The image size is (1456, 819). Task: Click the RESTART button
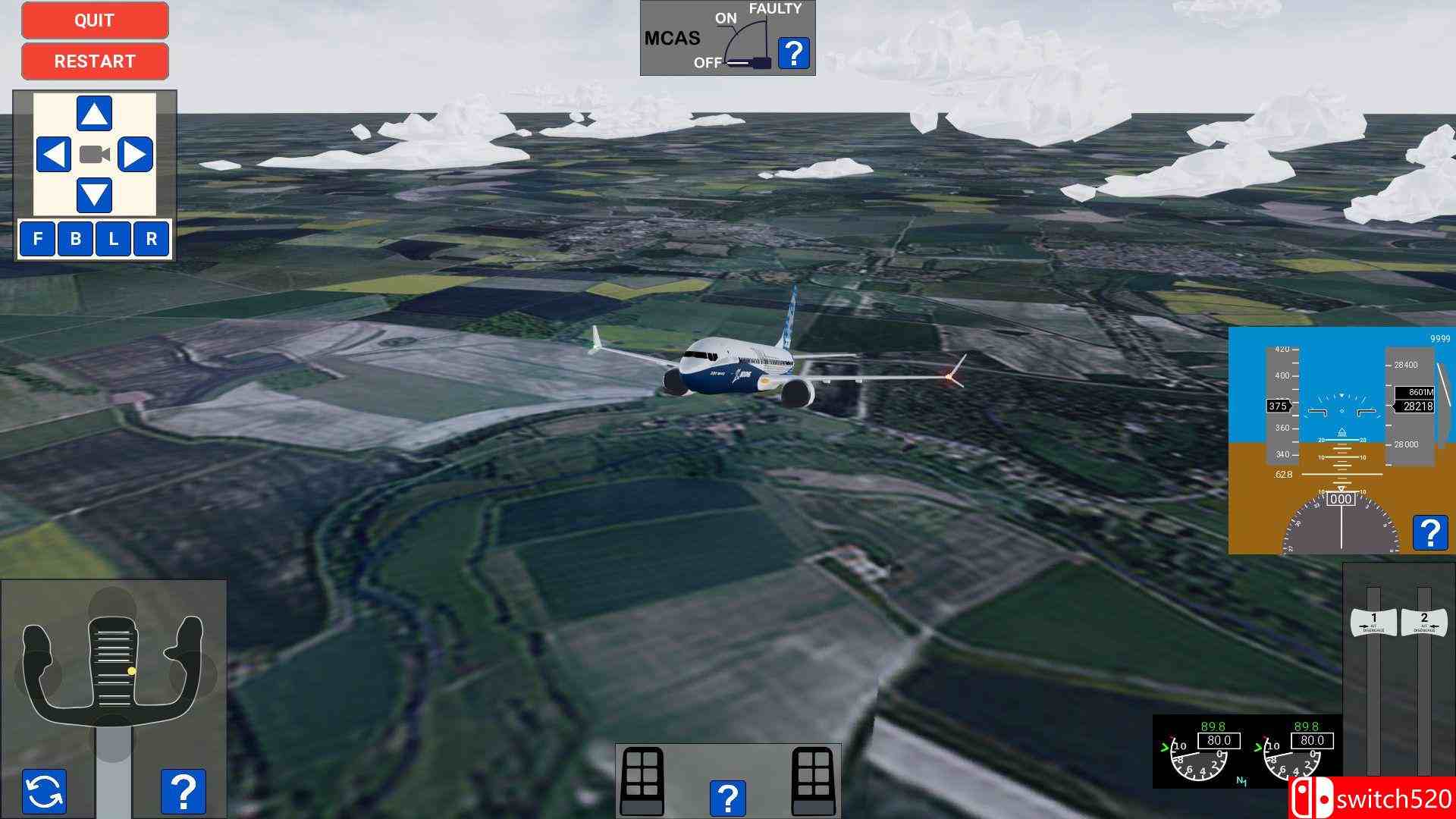[94, 61]
